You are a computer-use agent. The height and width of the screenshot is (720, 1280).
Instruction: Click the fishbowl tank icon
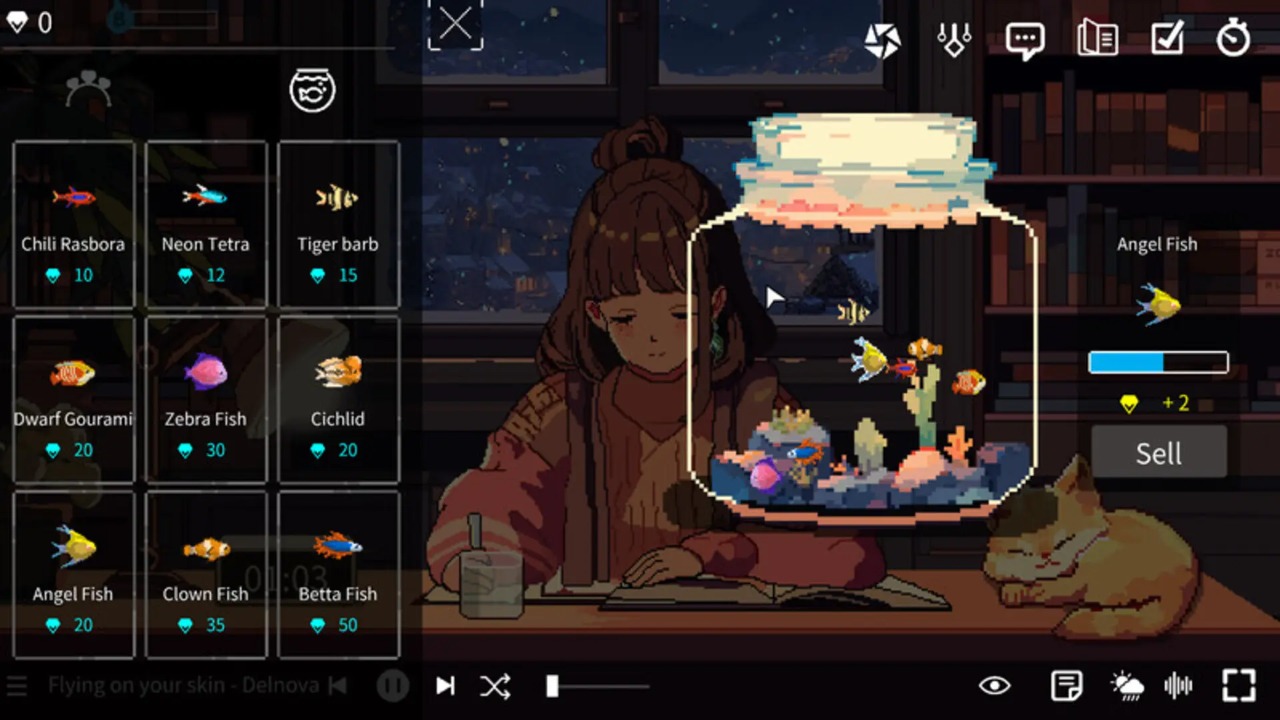(x=312, y=90)
